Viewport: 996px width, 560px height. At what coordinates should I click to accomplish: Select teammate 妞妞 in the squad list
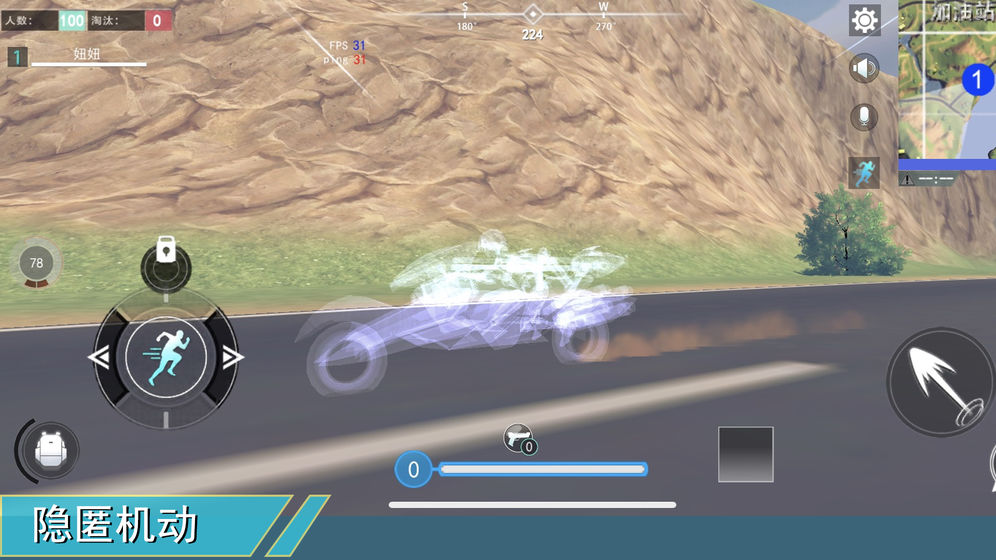[x=87, y=56]
